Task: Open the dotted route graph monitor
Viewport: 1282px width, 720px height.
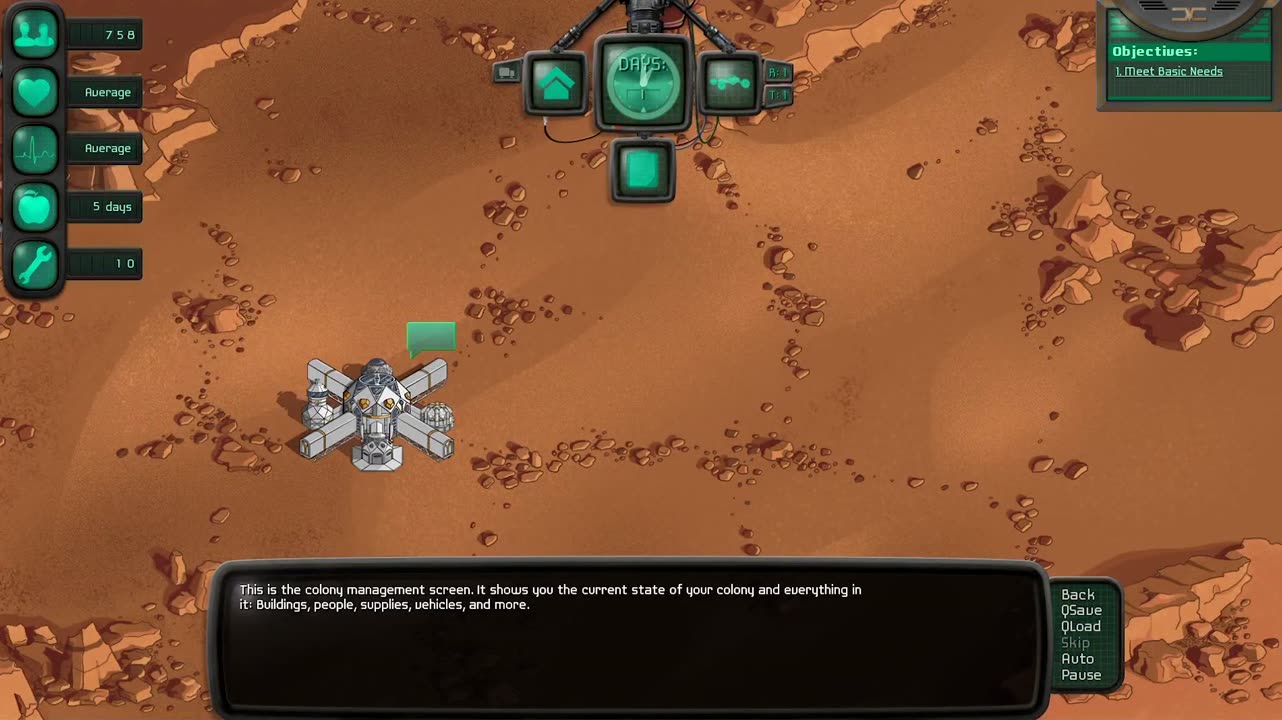Action: (729, 82)
